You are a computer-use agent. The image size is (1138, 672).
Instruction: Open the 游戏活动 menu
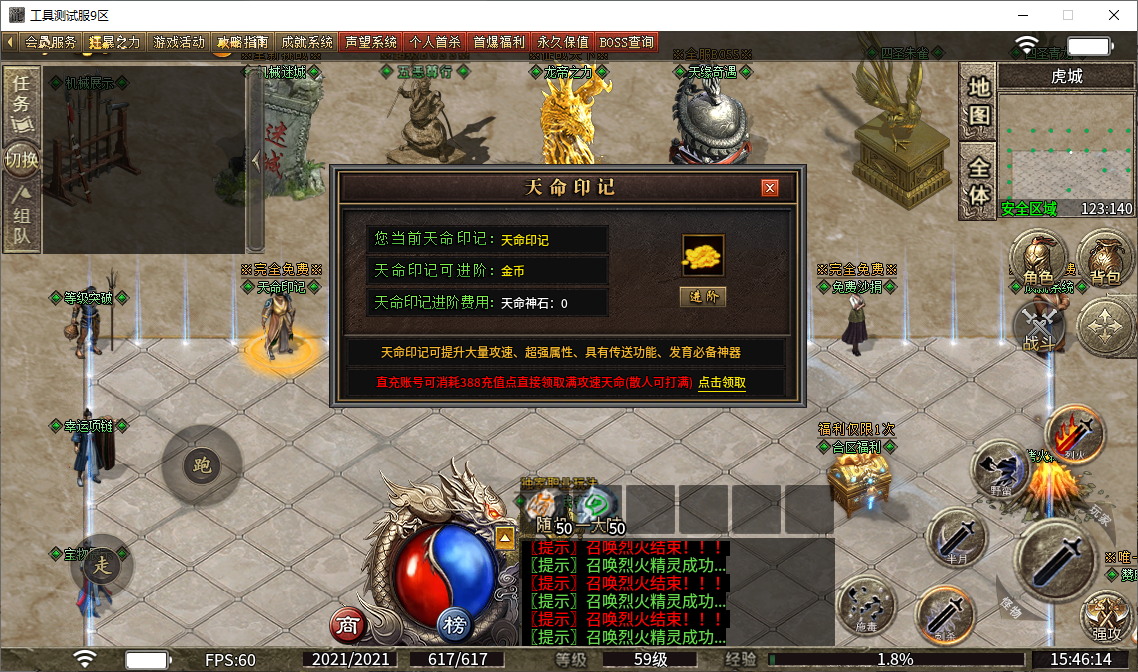[x=179, y=42]
